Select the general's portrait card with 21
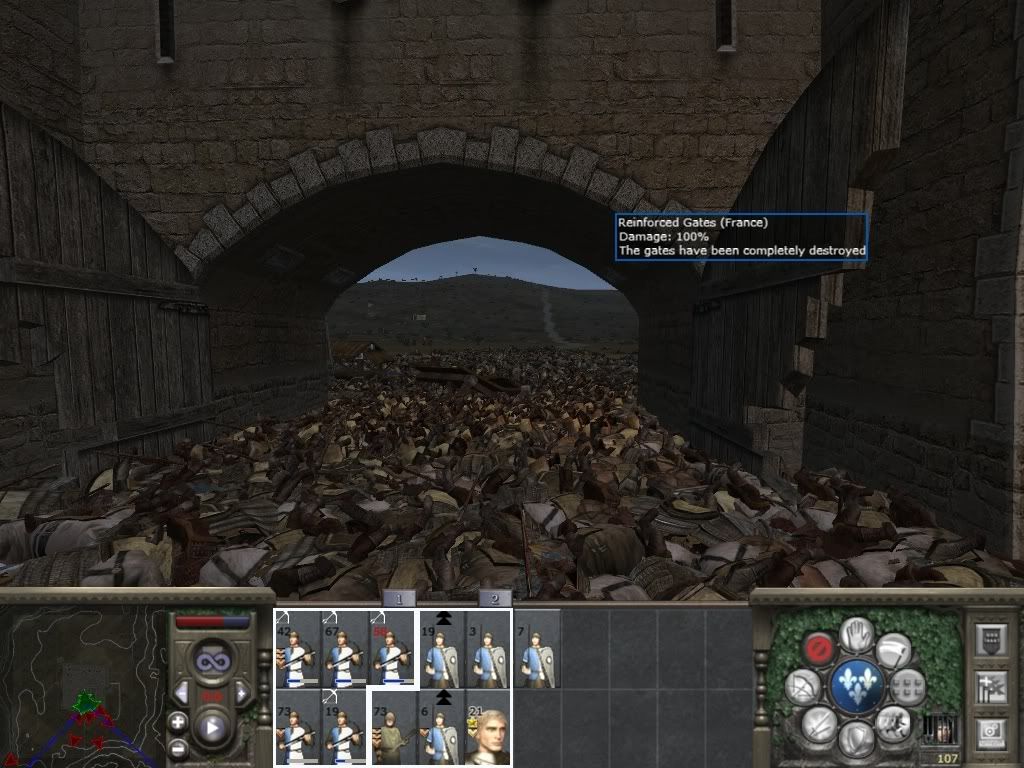This screenshot has height=768, width=1024. (489, 727)
